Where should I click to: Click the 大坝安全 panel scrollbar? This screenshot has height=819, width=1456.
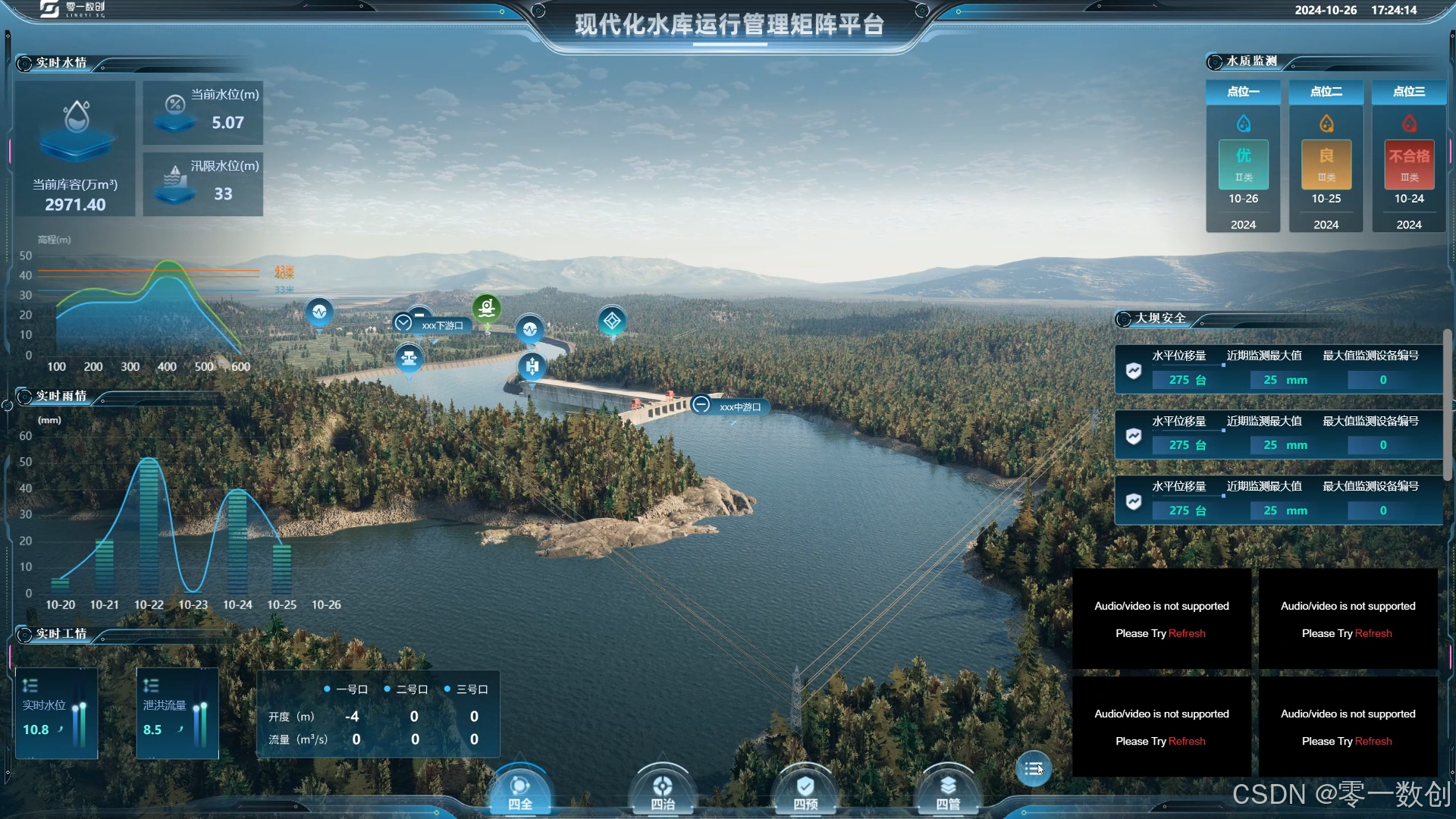click(x=1447, y=406)
